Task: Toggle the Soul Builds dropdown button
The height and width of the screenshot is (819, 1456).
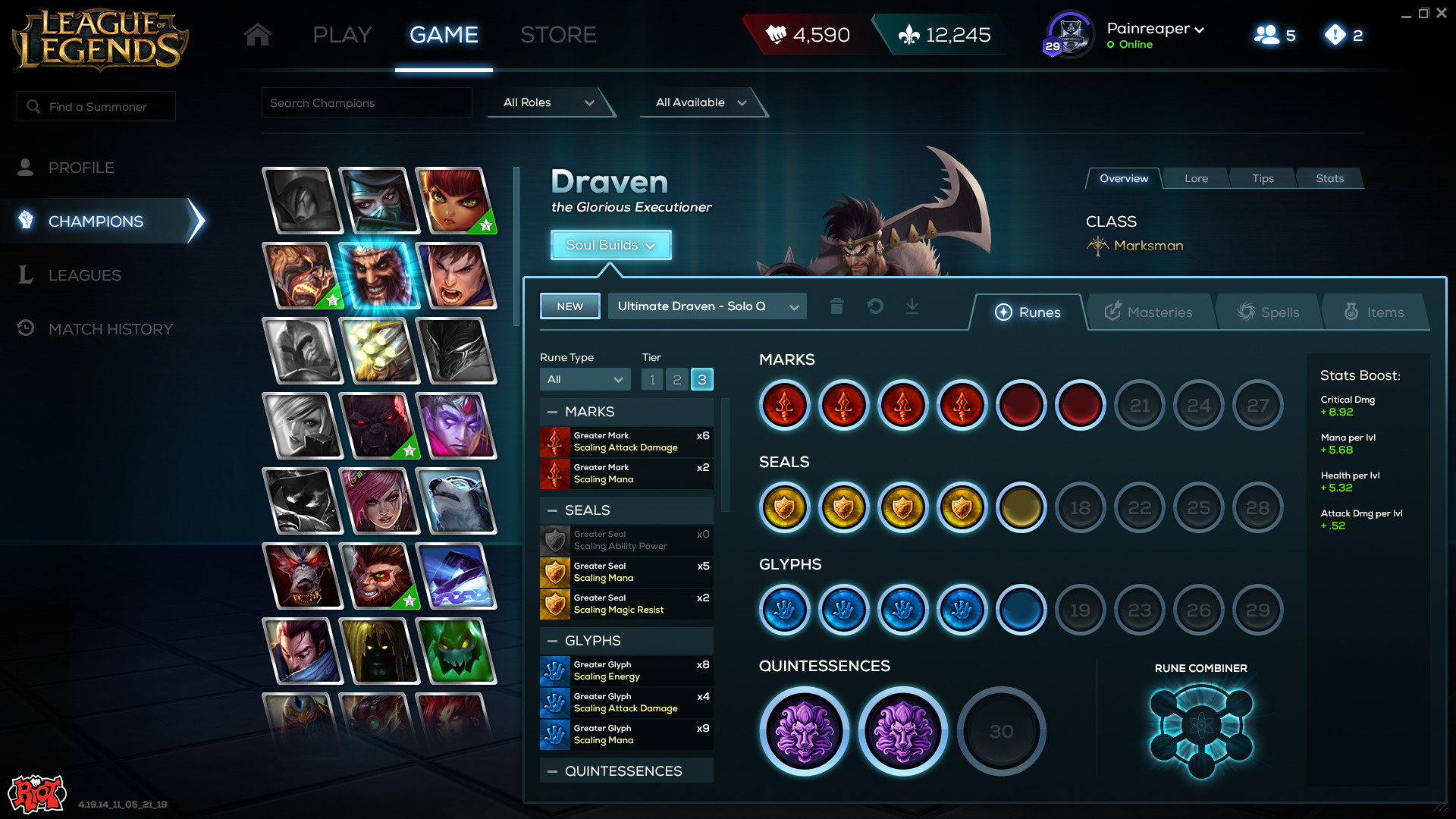Action: [x=610, y=245]
